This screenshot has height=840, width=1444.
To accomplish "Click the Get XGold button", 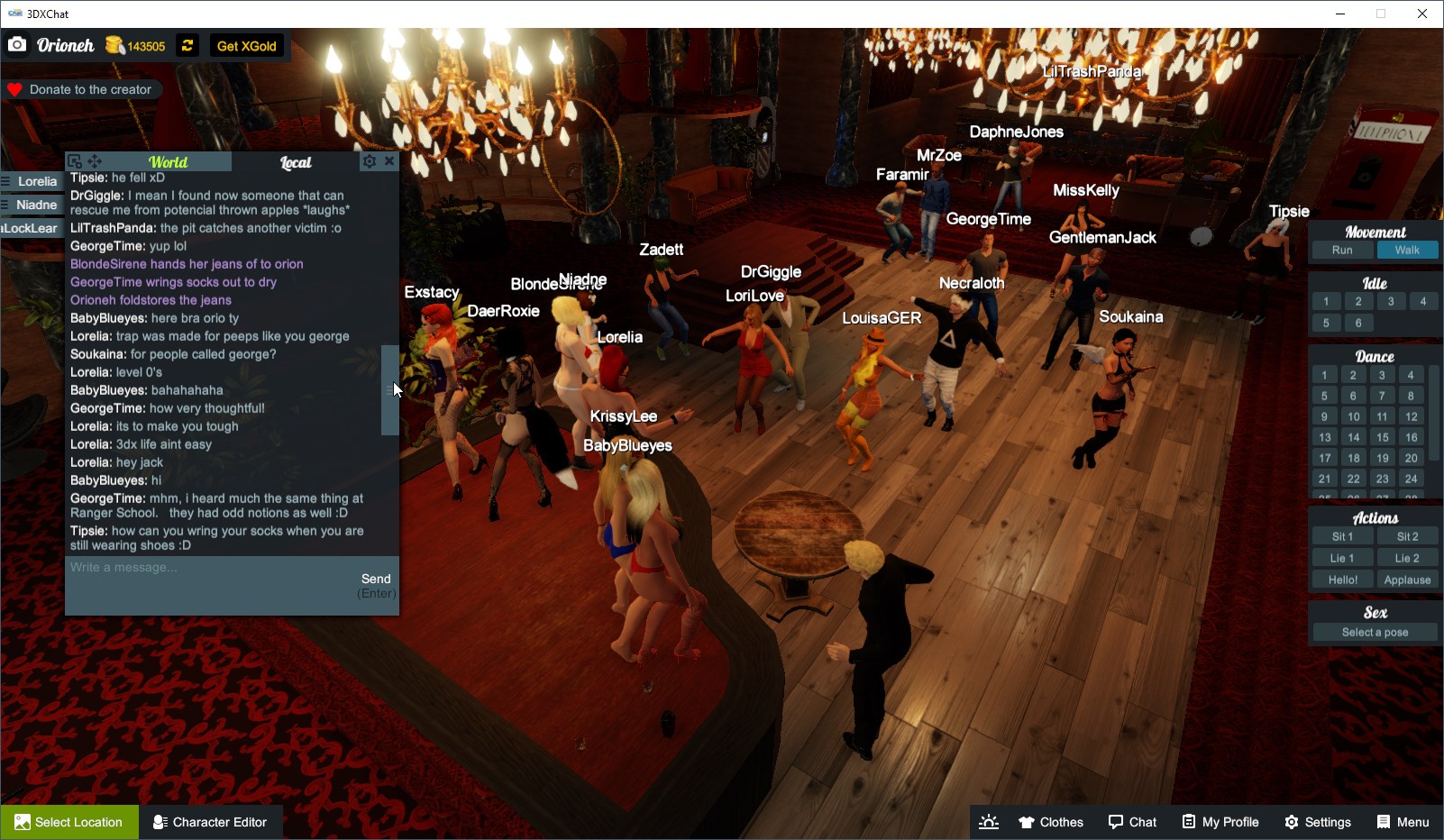I will (246, 45).
